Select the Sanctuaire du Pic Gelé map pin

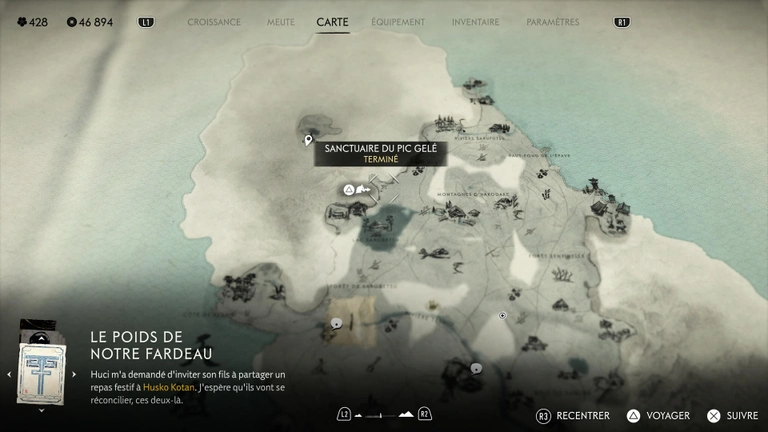[x=309, y=141]
